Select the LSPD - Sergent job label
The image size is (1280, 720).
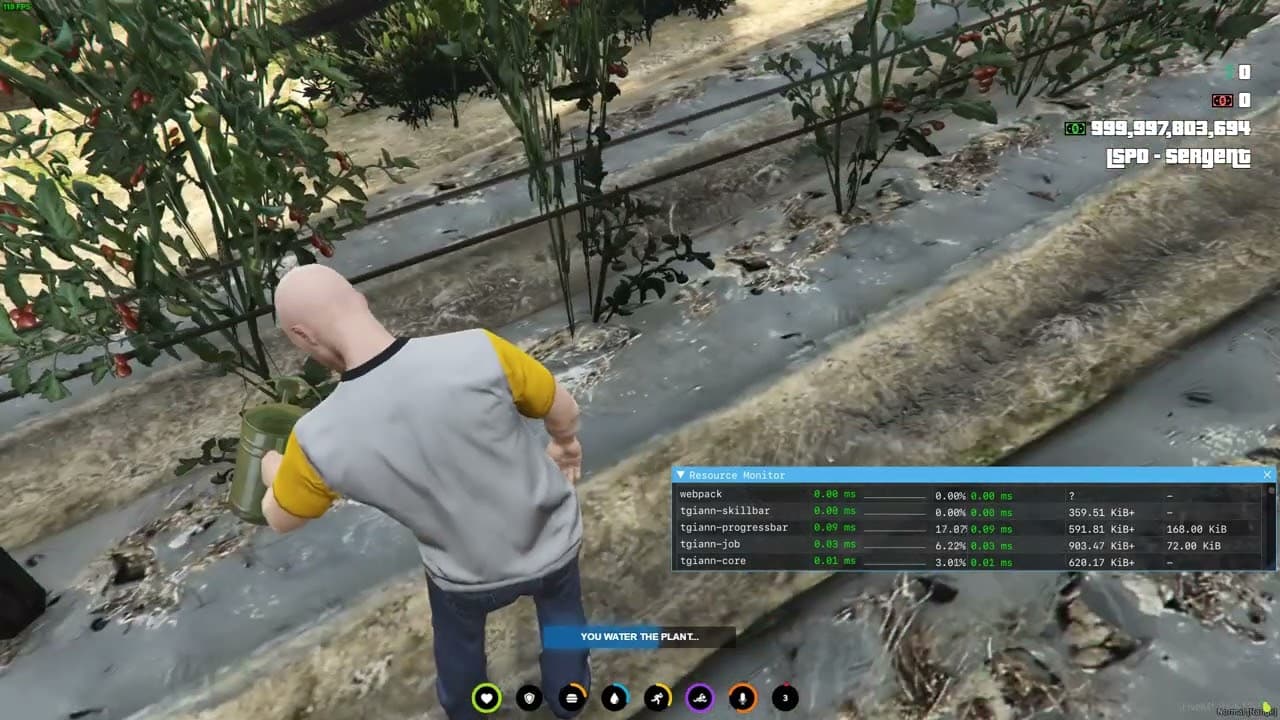pos(1178,157)
